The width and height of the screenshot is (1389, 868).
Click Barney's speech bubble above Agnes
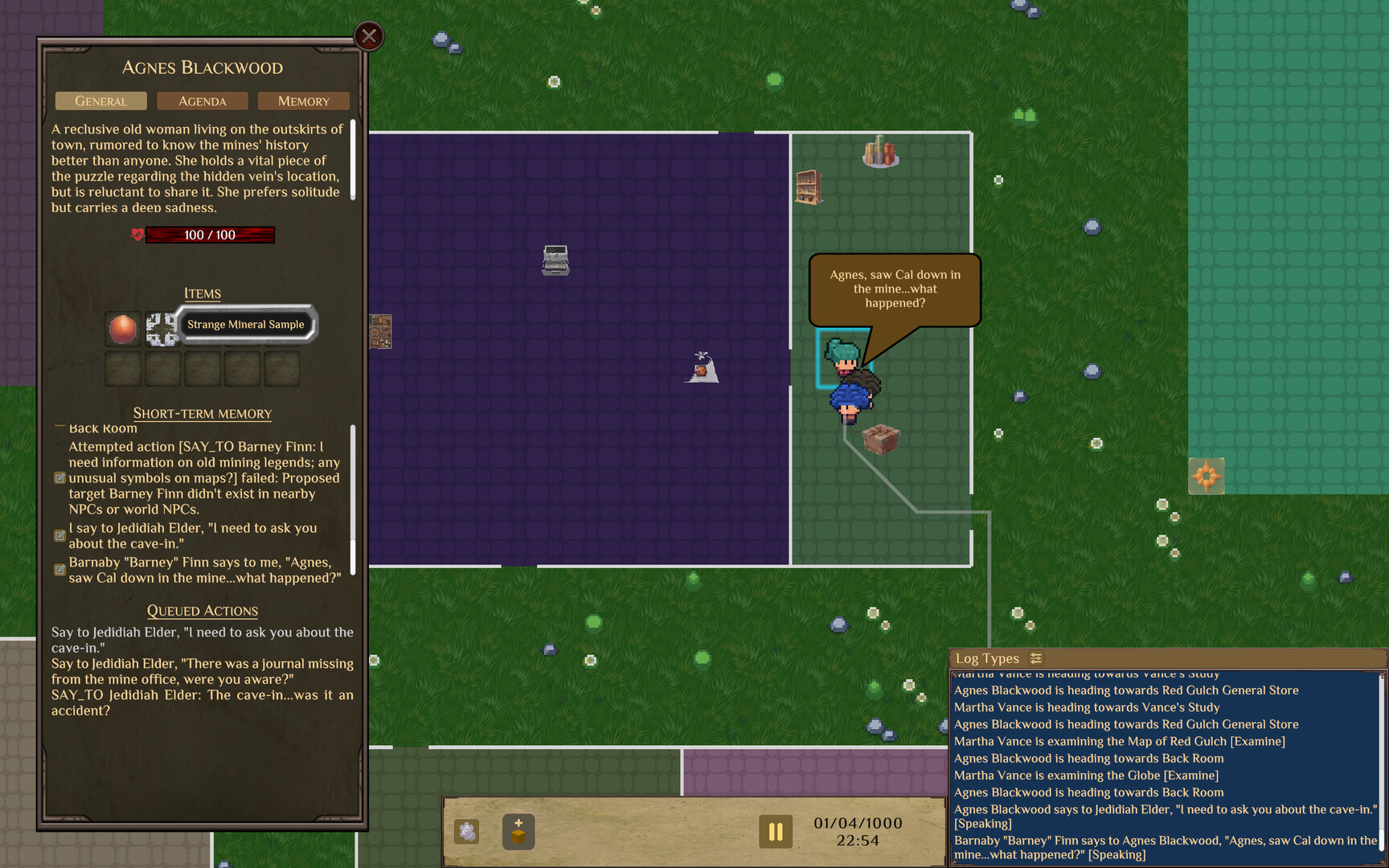[894, 289]
